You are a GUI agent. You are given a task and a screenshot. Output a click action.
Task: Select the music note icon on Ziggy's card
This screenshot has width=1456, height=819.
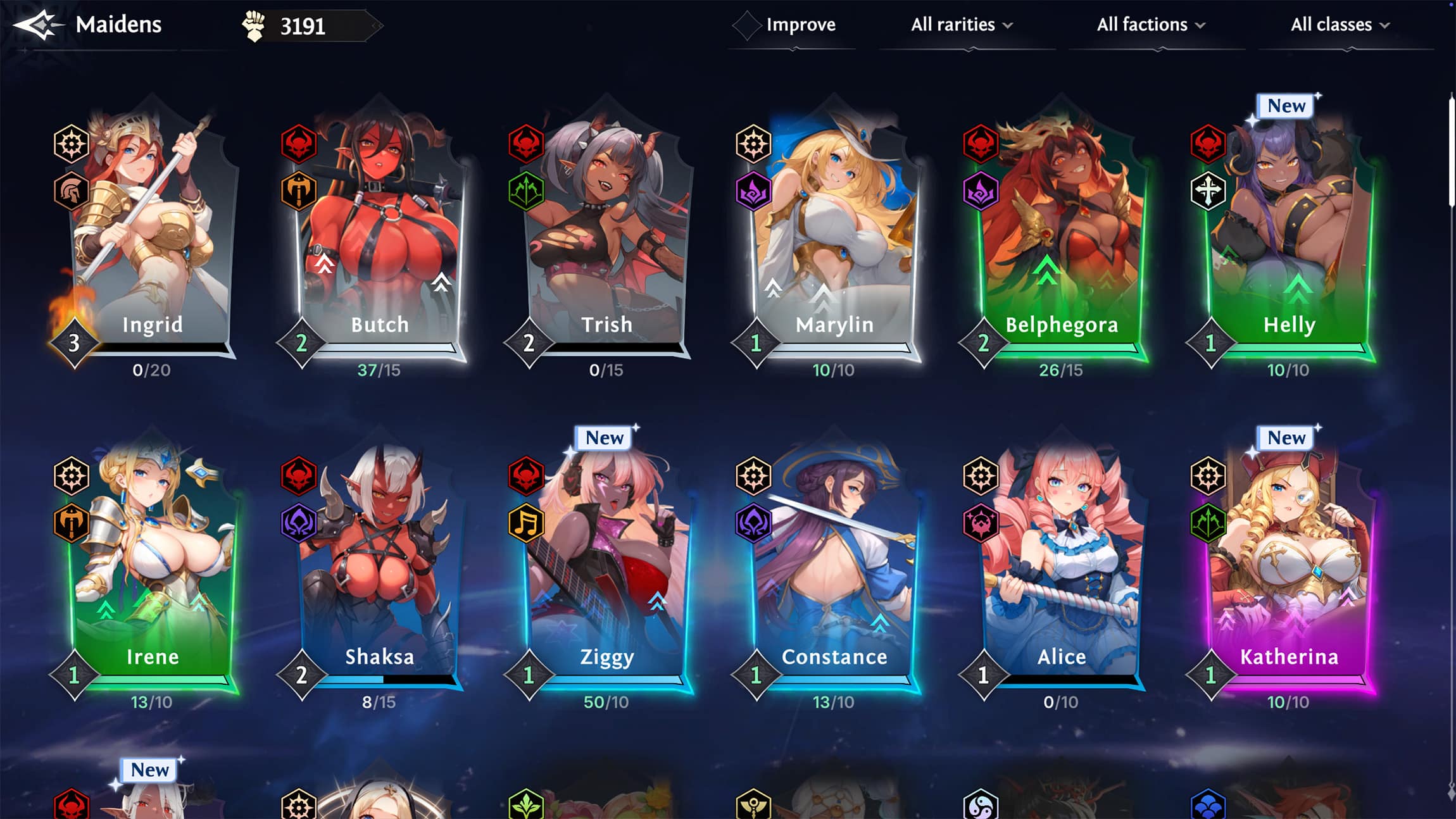pyautogui.click(x=528, y=523)
